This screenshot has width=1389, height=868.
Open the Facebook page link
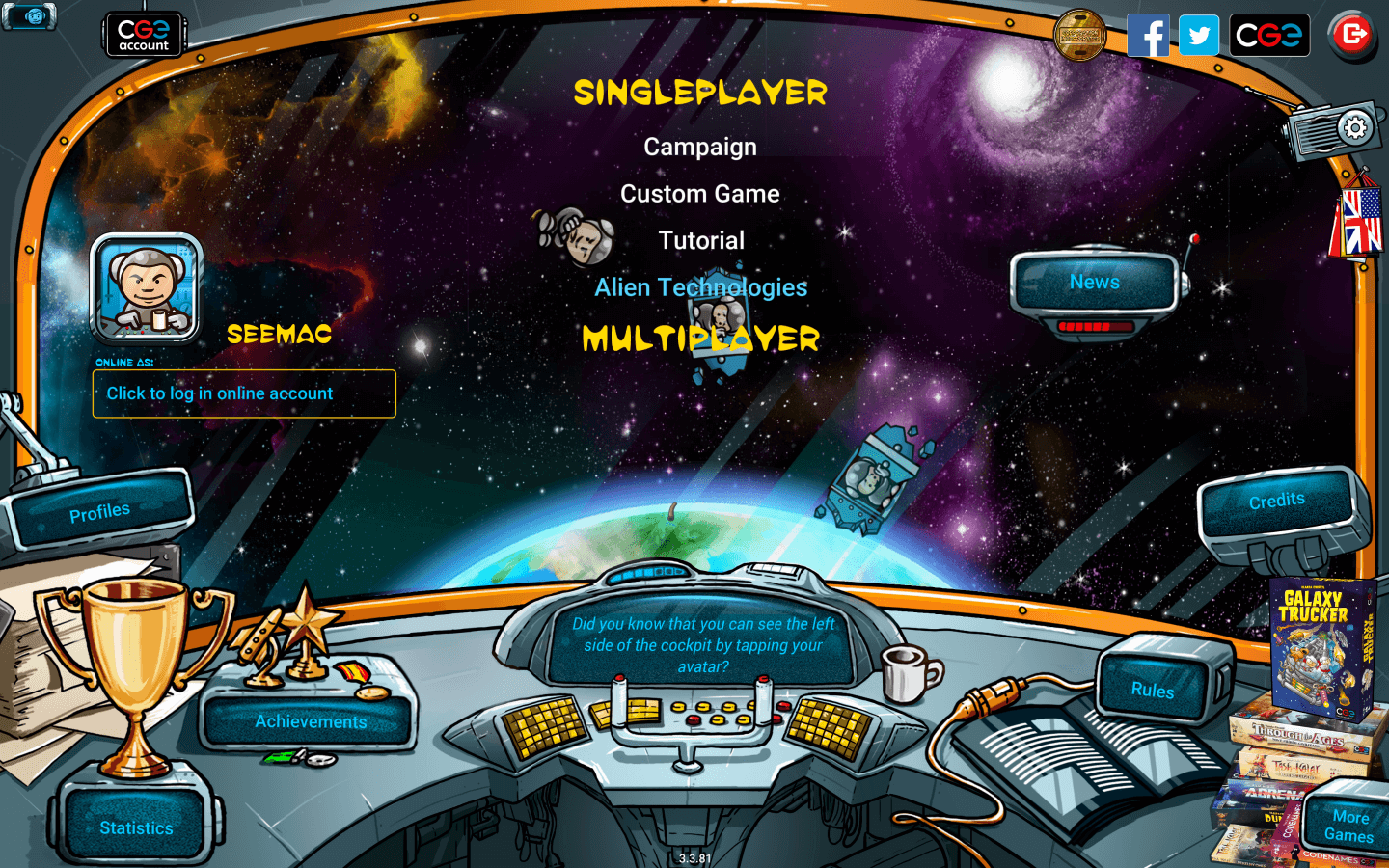[1148, 36]
